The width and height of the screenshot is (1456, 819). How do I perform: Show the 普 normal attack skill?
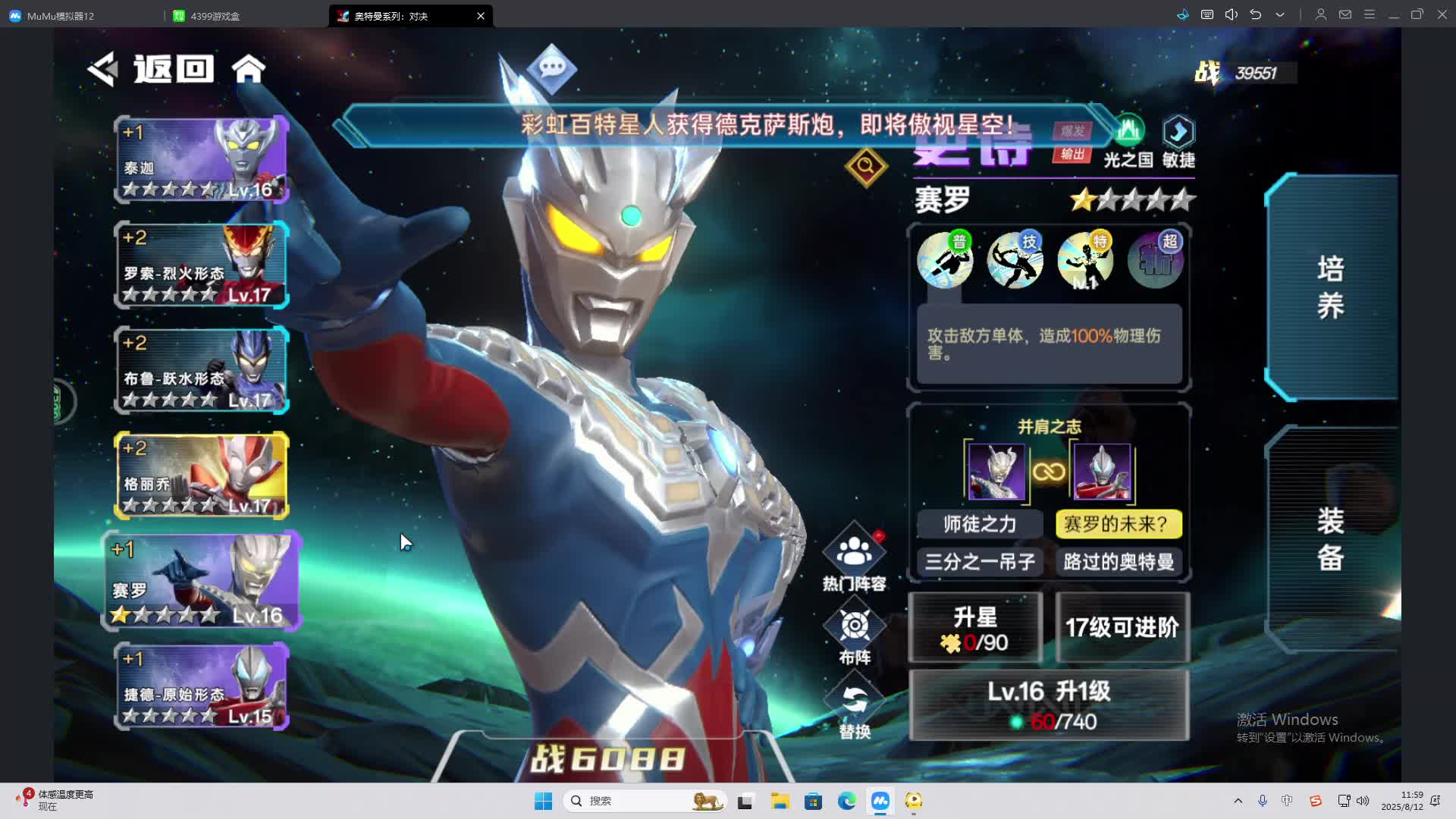coord(945,260)
